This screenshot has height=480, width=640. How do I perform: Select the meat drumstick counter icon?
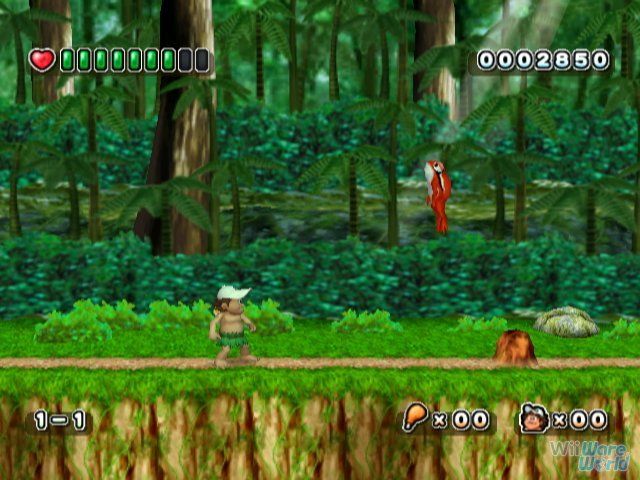coord(414,418)
